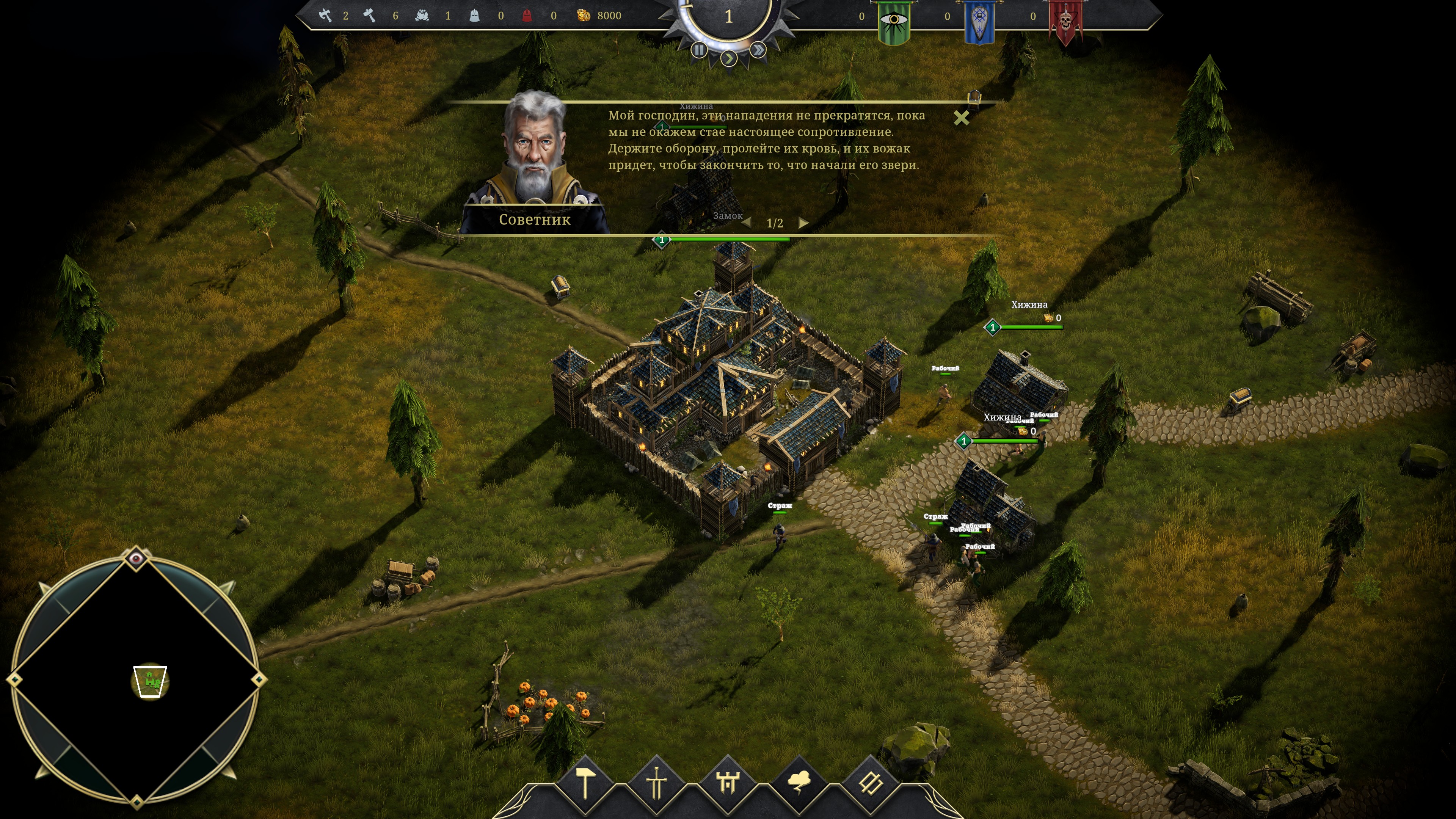The image size is (1456, 819).
Task: Close the advisor dialogue with the X
Action: 961,118
